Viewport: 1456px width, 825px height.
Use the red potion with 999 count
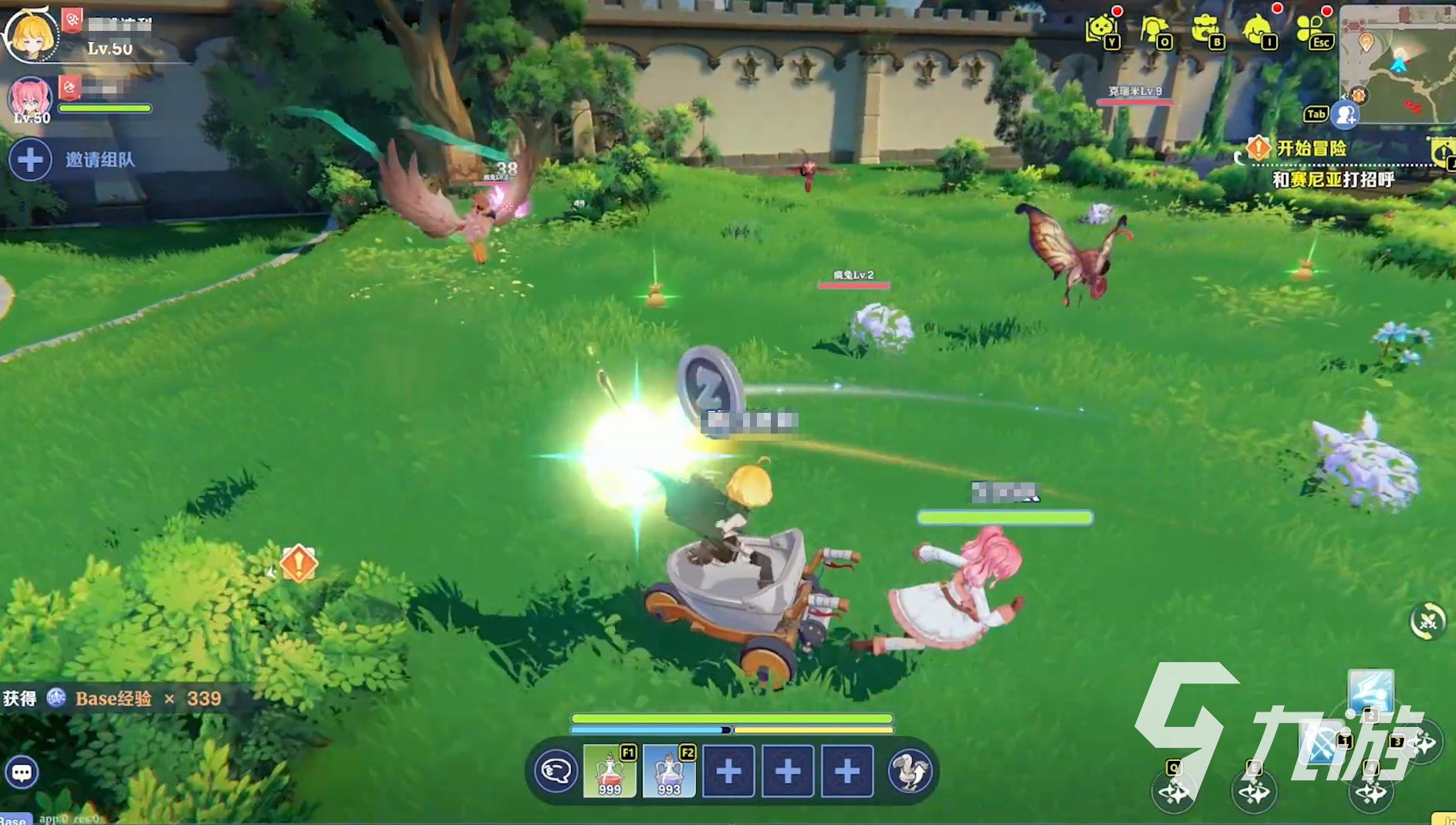point(610,771)
